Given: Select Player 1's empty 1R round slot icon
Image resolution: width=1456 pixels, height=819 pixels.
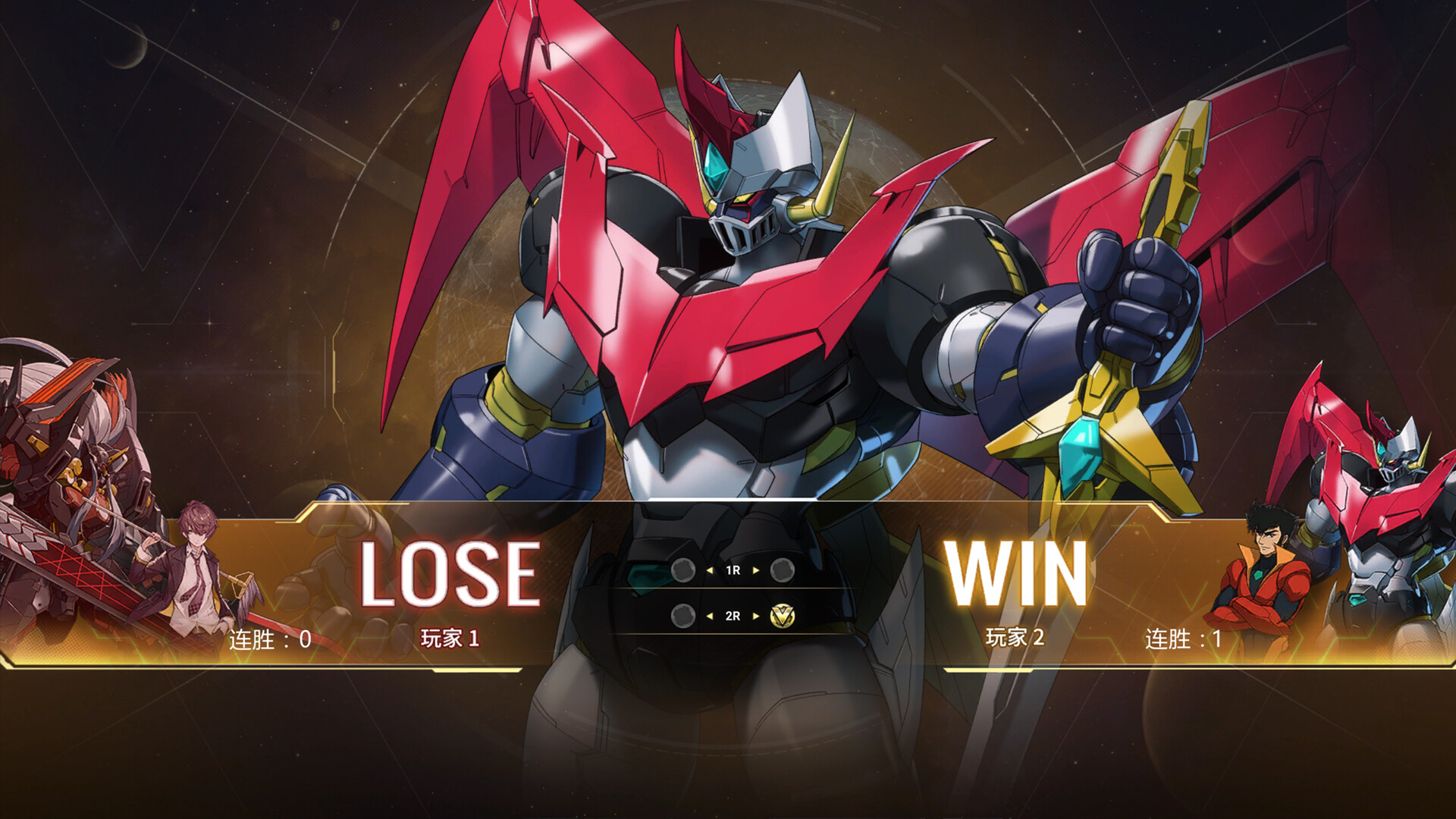Looking at the screenshot, I should point(682,571).
